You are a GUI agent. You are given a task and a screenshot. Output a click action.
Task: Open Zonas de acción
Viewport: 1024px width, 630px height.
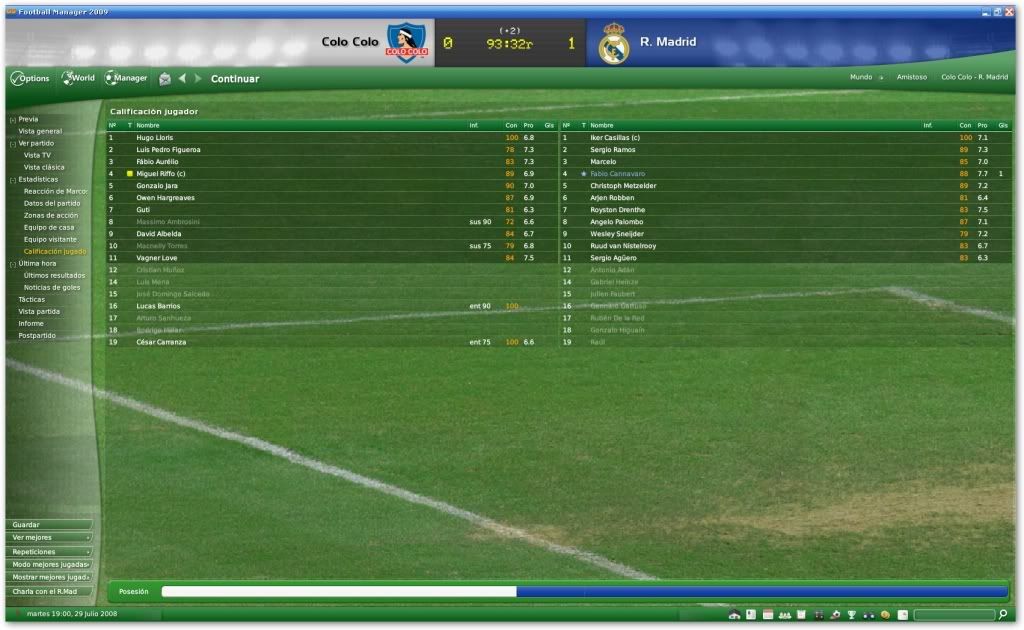pyautogui.click(x=51, y=215)
